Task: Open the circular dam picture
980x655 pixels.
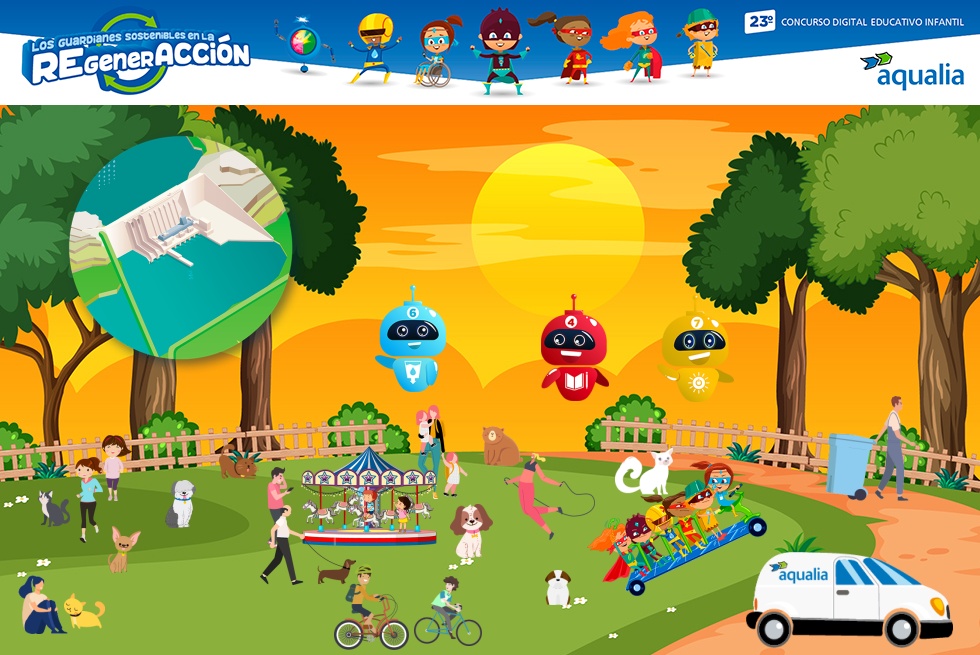Action: 181,246
